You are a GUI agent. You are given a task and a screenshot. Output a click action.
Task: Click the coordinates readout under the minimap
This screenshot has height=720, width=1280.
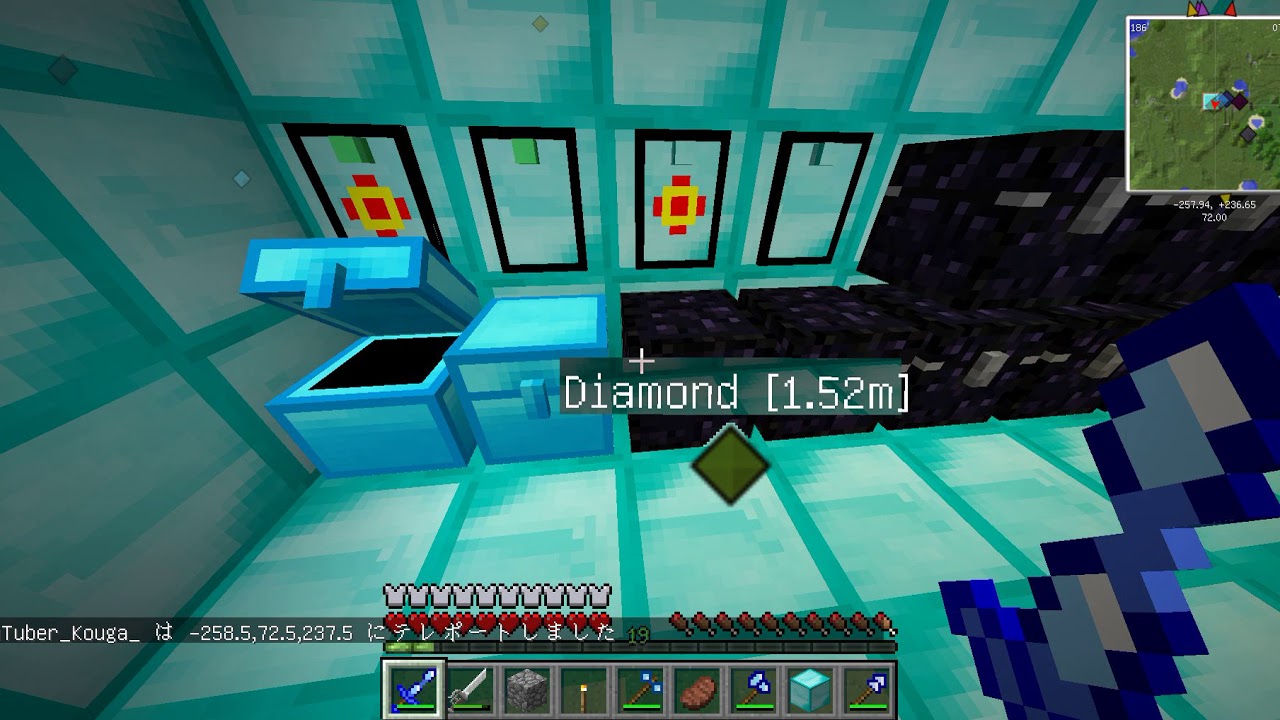tap(1216, 204)
